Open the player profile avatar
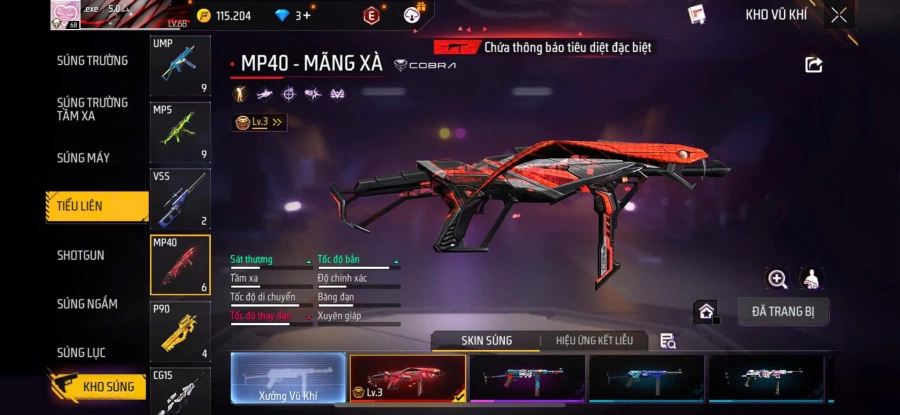The height and width of the screenshot is (415, 900). click(x=65, y=15)
